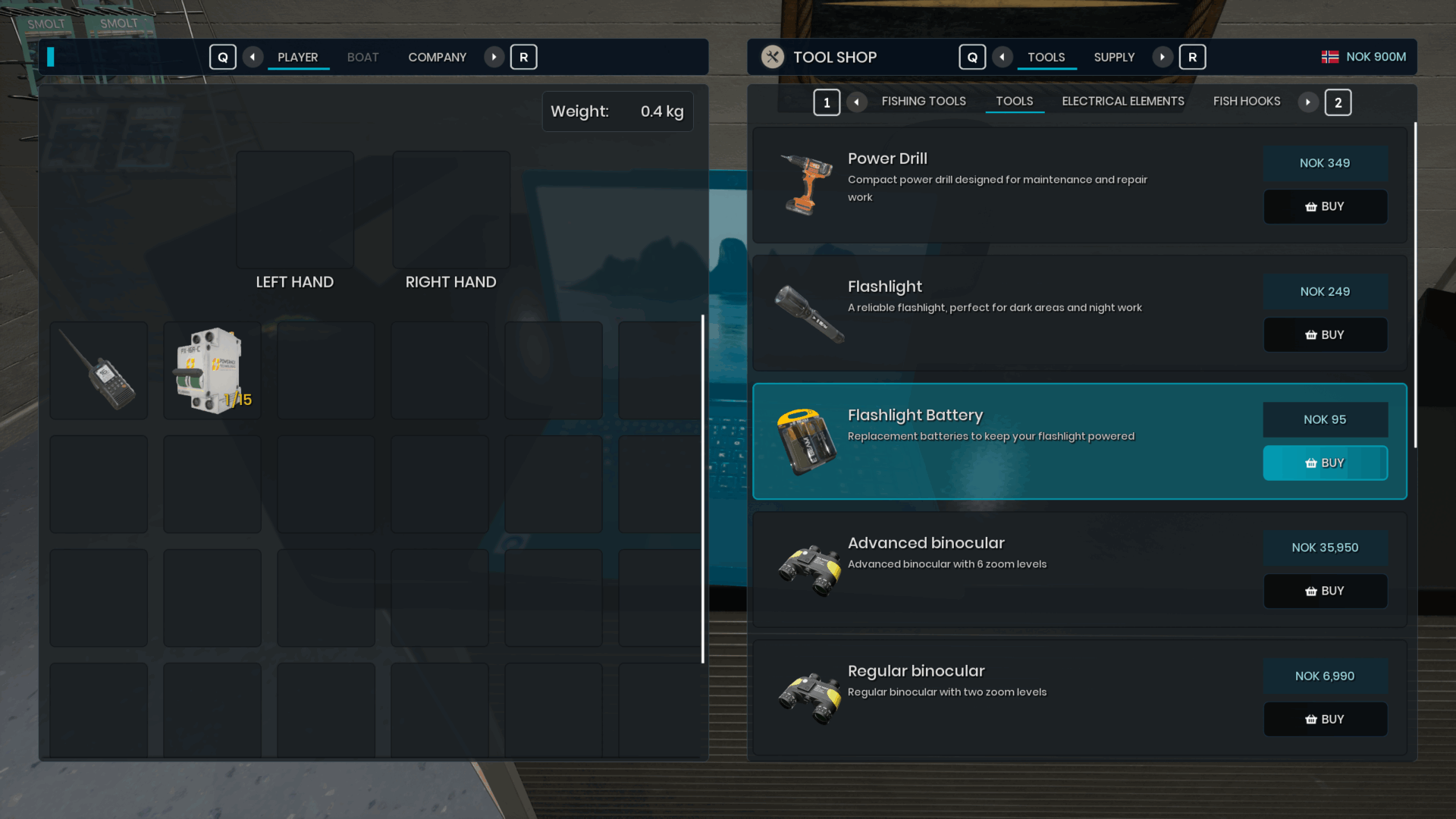Select the Player inventory tab
Screen dimensions: 1456x819
(297, 58)
